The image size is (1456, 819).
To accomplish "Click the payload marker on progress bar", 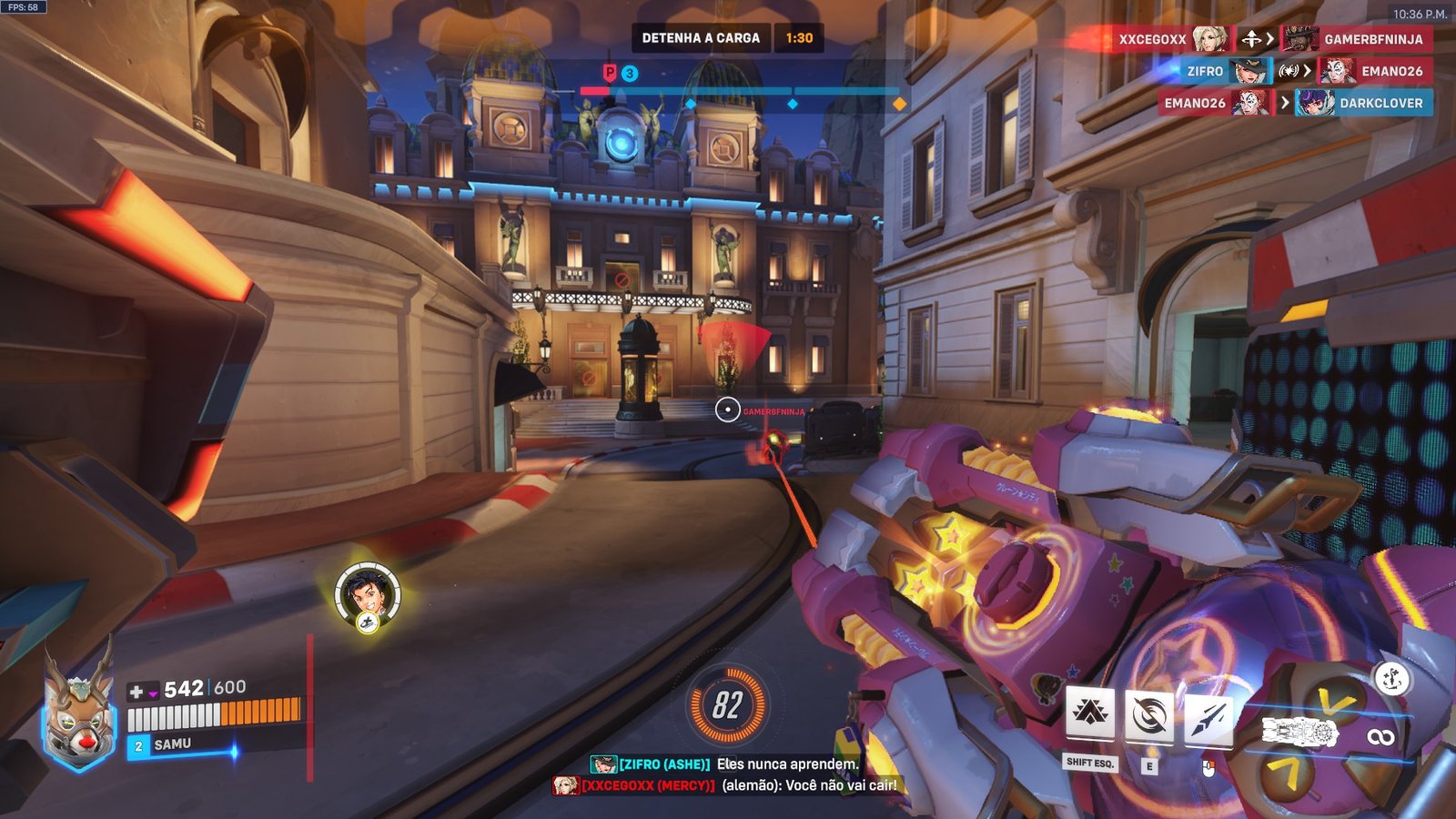I will (x=610, y=74).
